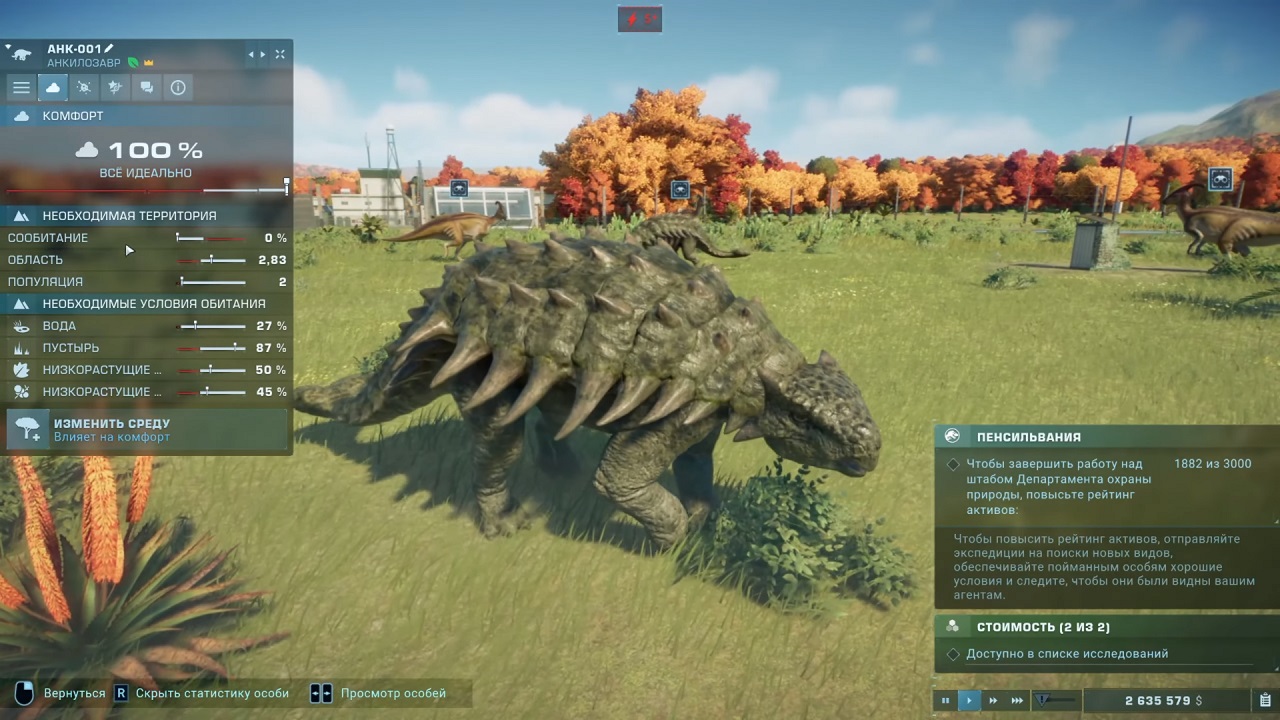Set triple fast-forward speed
The width and height of the screenshot is (1280, 720).
coord(1017,700)
